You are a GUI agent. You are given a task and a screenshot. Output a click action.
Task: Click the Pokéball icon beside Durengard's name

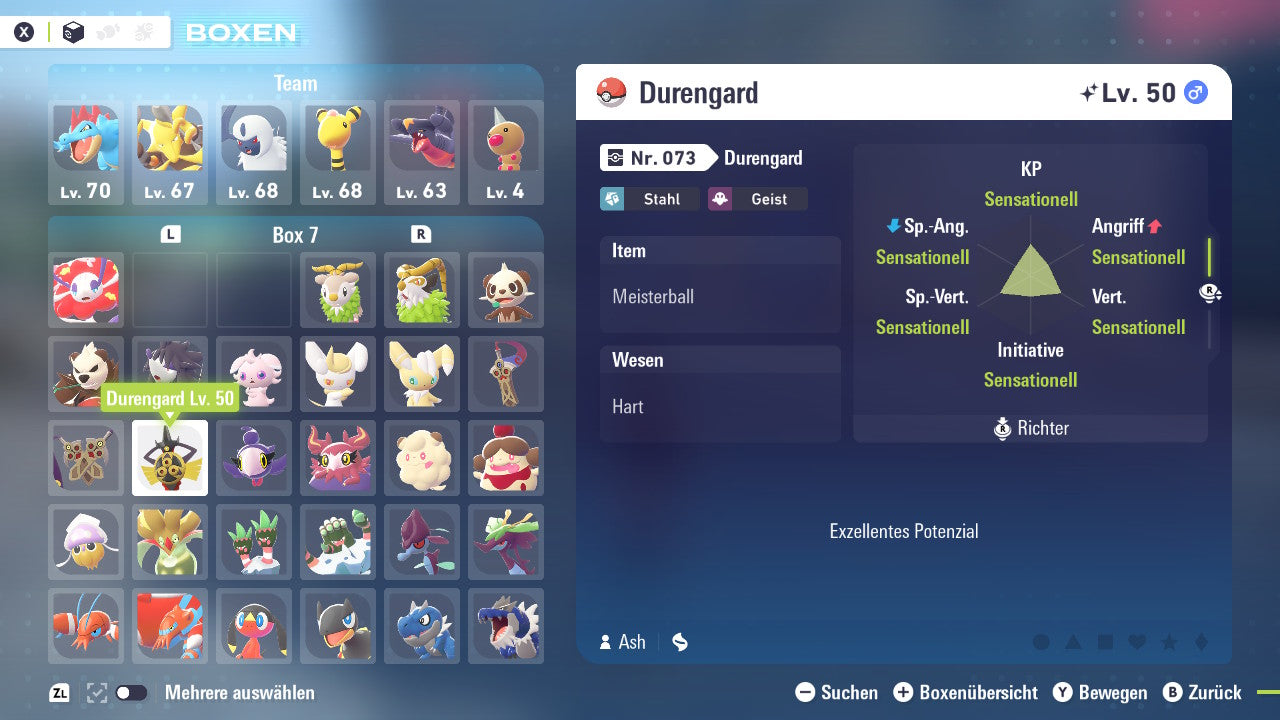pyautogui.click(x=610, y=92)
